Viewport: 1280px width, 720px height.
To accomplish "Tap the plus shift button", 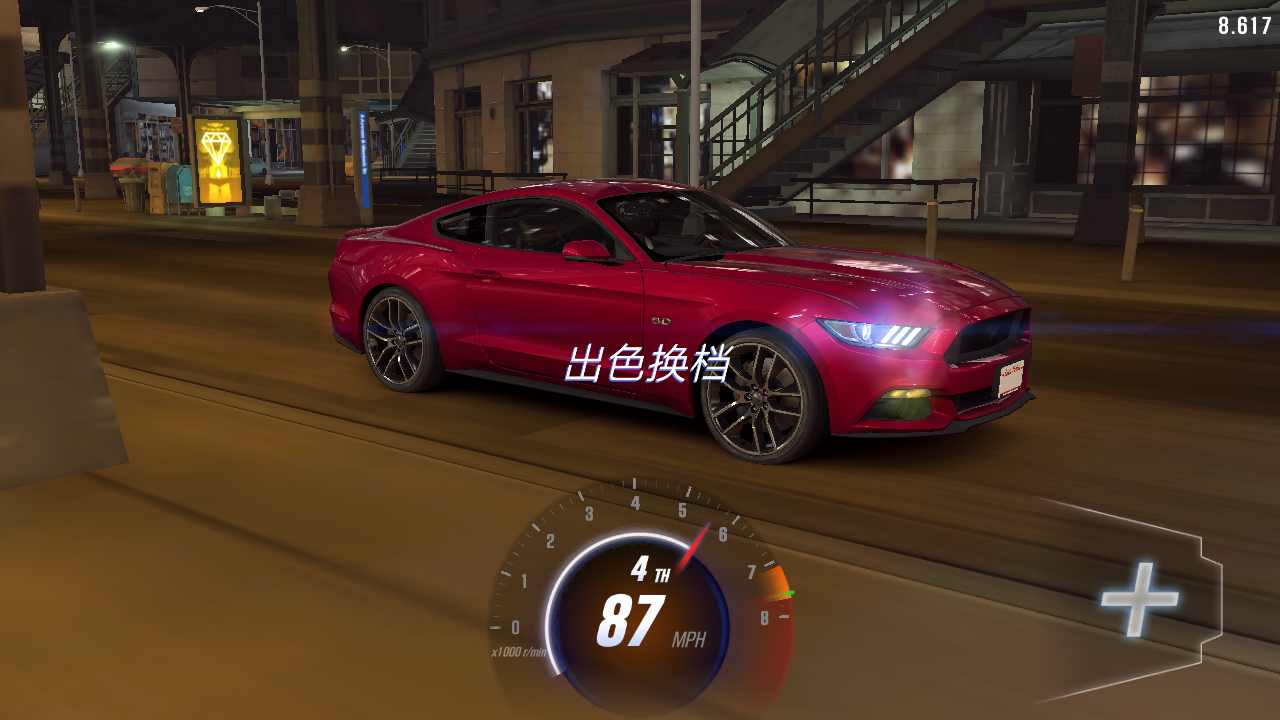I will point(1140,600).
